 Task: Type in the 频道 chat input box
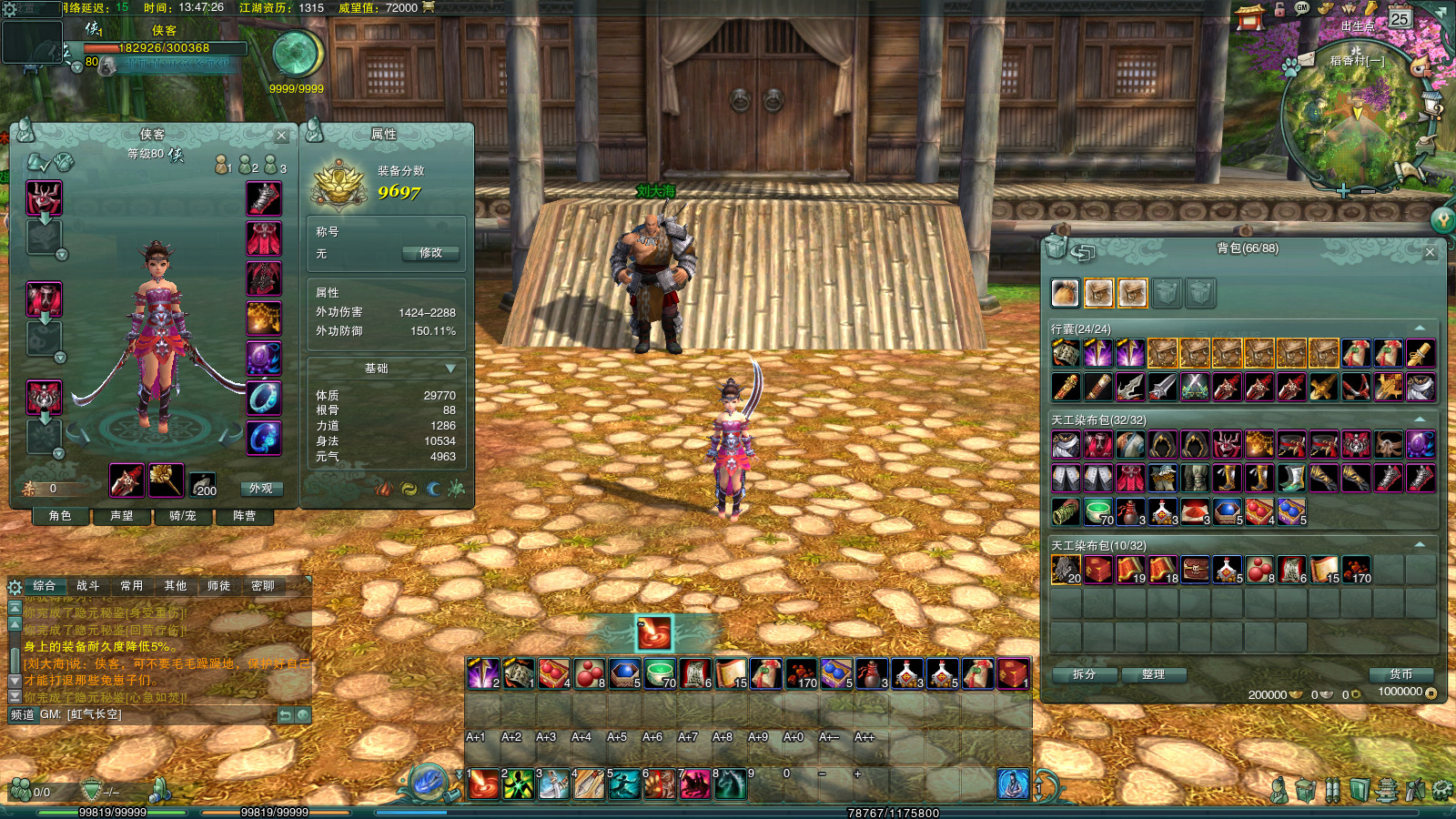196,715
